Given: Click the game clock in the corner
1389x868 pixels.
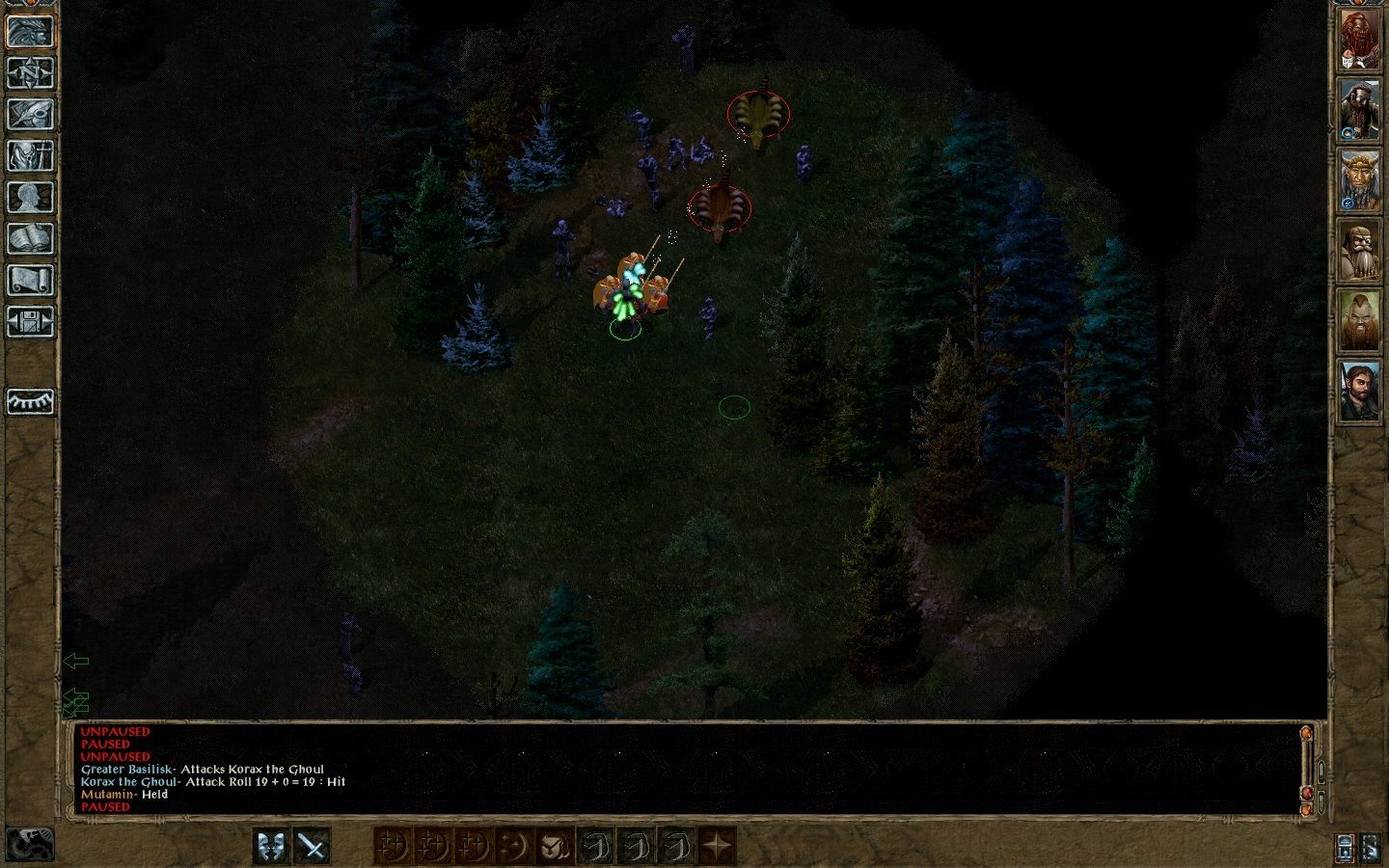Looking at the screenshot, I should point(29,845).
